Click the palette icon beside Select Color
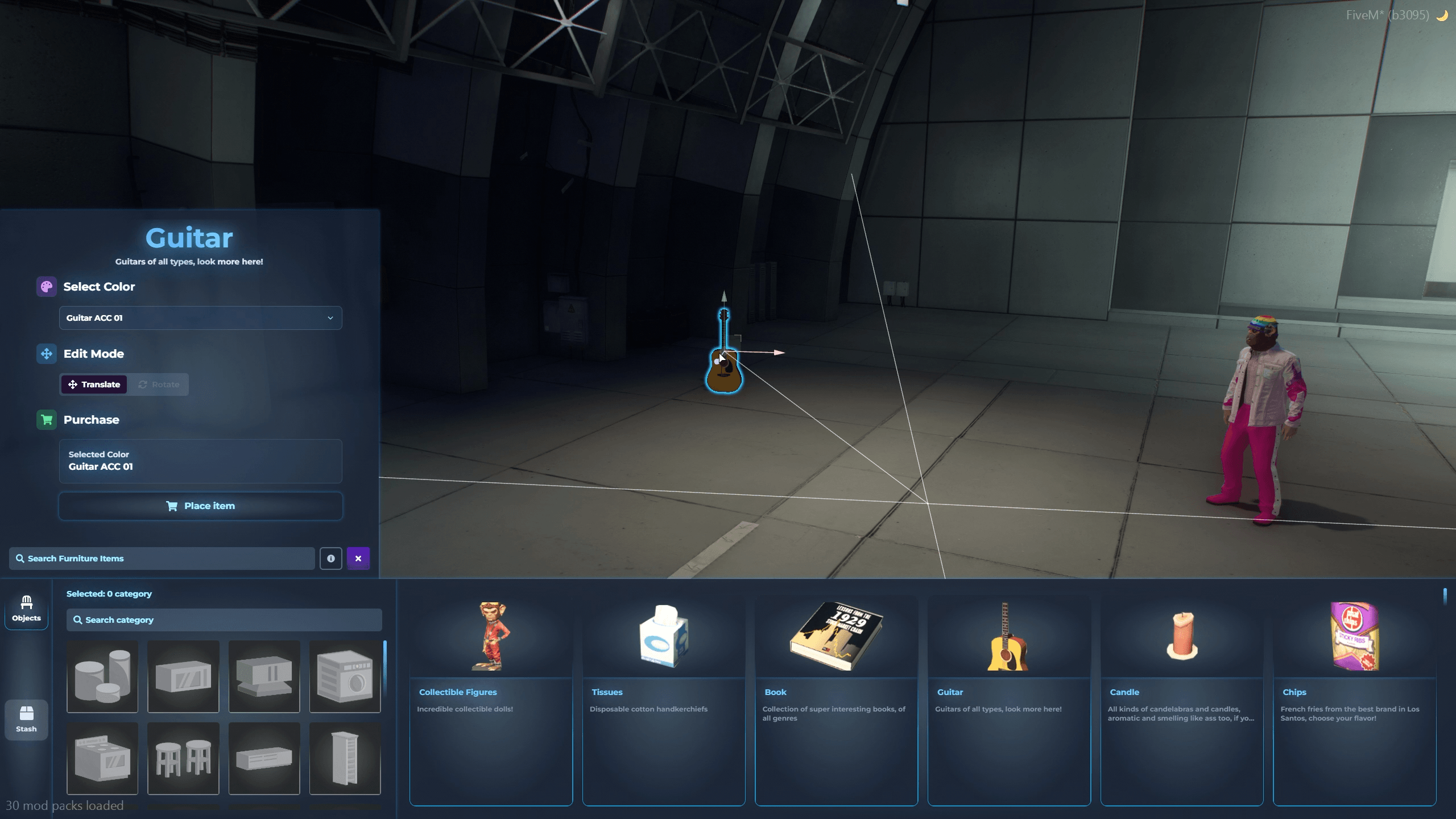Viewport: 1456px width, 819px height. click(46, 287)
